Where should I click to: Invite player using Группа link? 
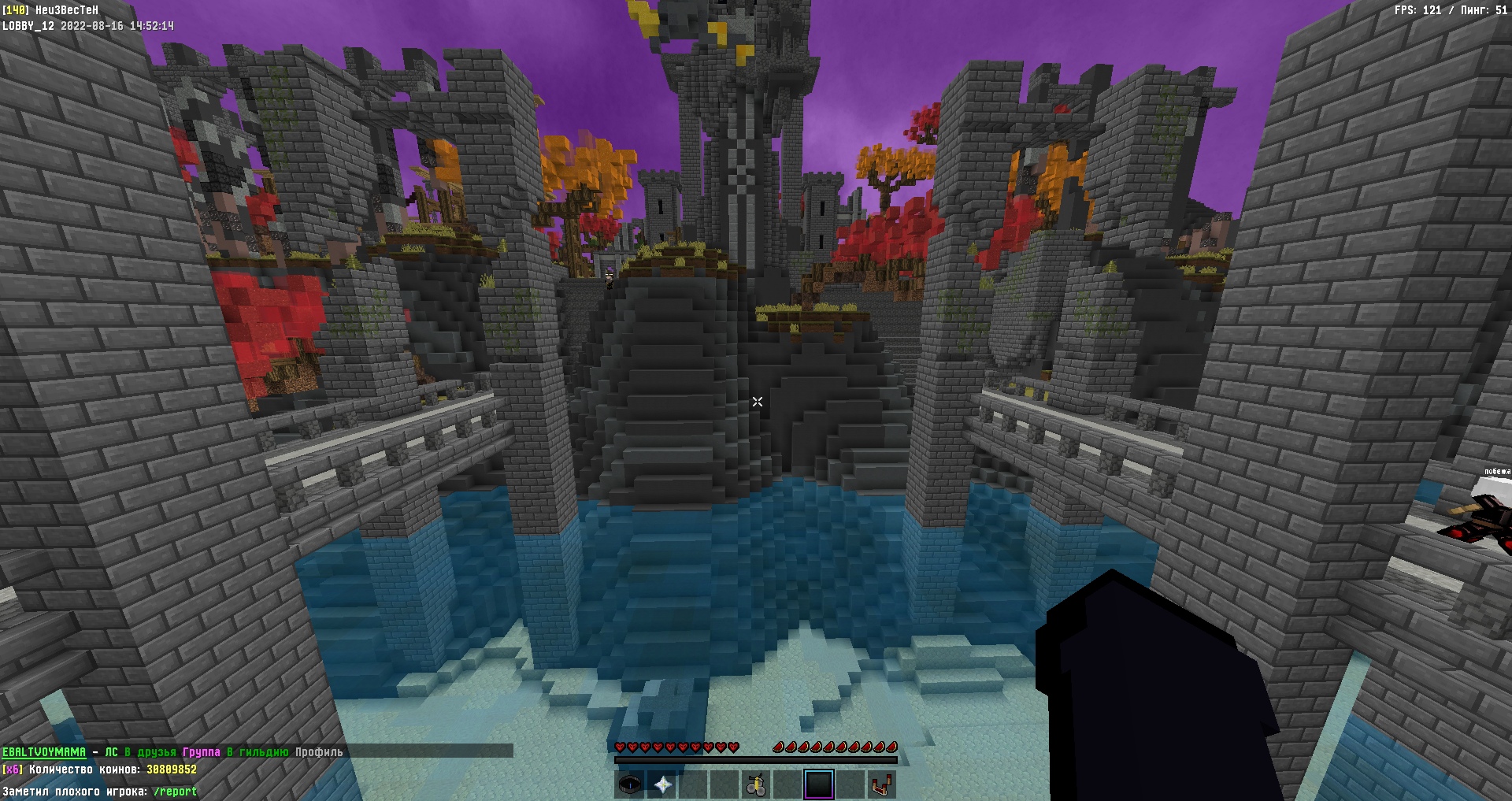click(x=202, y=752)
